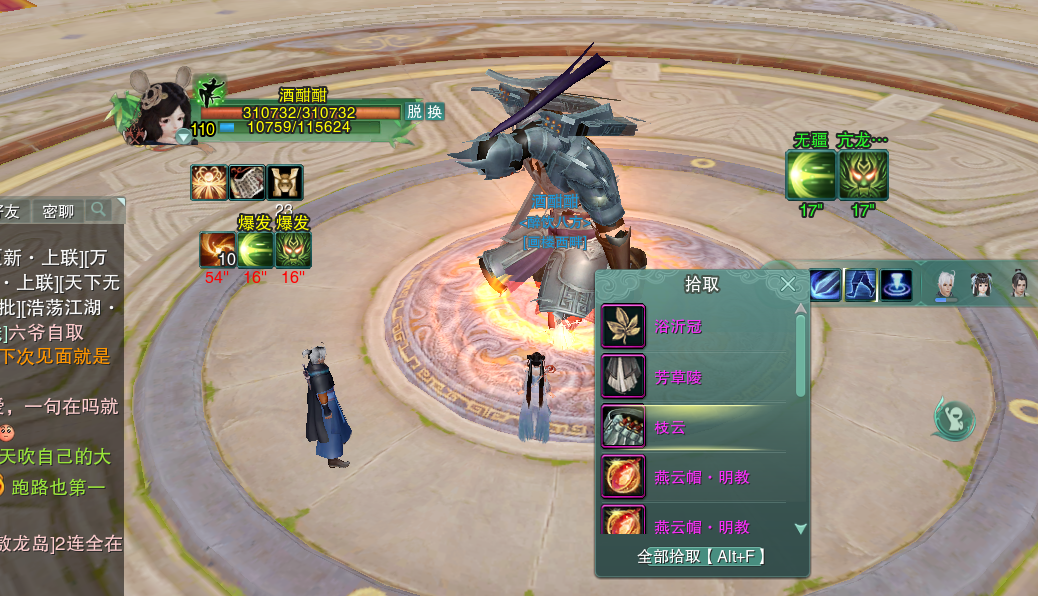Screen dimensions: 1038x596
Task: Click the golden armor buff icon
Action: (285, 182)
